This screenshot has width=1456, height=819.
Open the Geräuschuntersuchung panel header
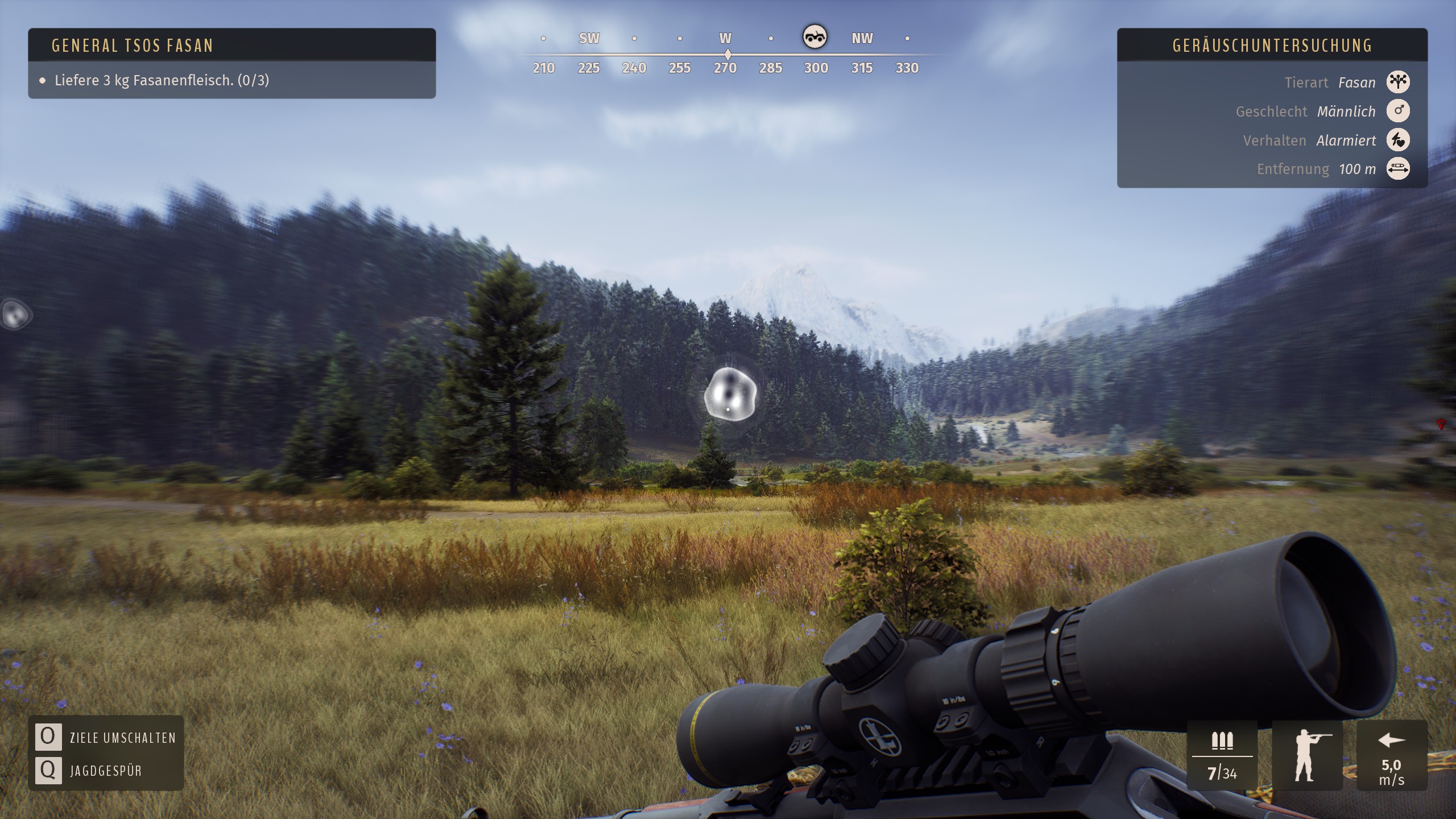tap(1272, 45)
